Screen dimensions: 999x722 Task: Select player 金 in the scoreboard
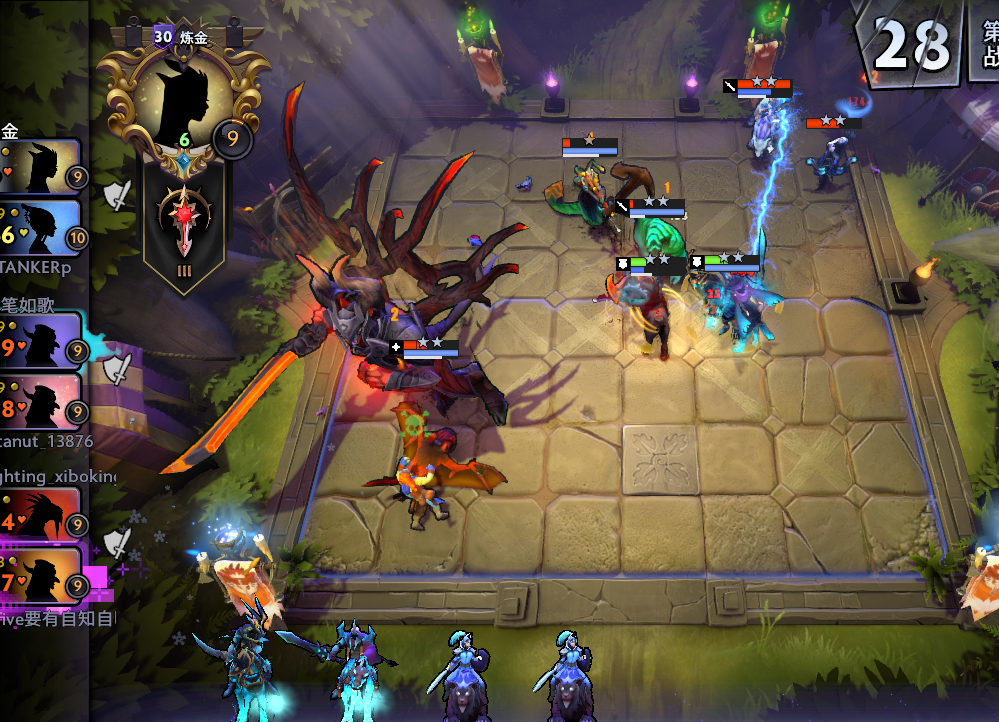pos(40,167)
